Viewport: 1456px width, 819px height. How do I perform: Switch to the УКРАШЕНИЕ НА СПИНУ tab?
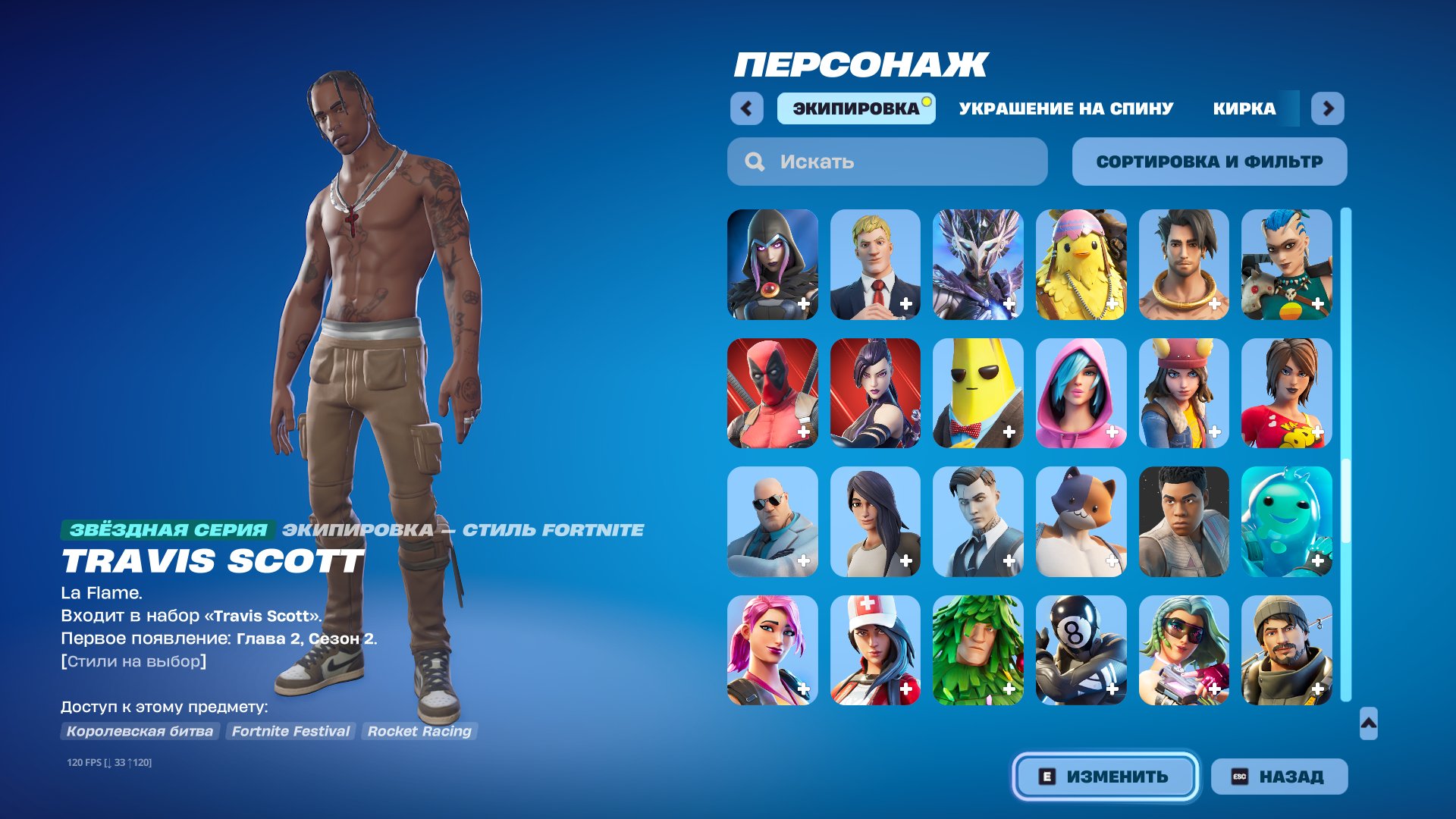click(1065, 108)
